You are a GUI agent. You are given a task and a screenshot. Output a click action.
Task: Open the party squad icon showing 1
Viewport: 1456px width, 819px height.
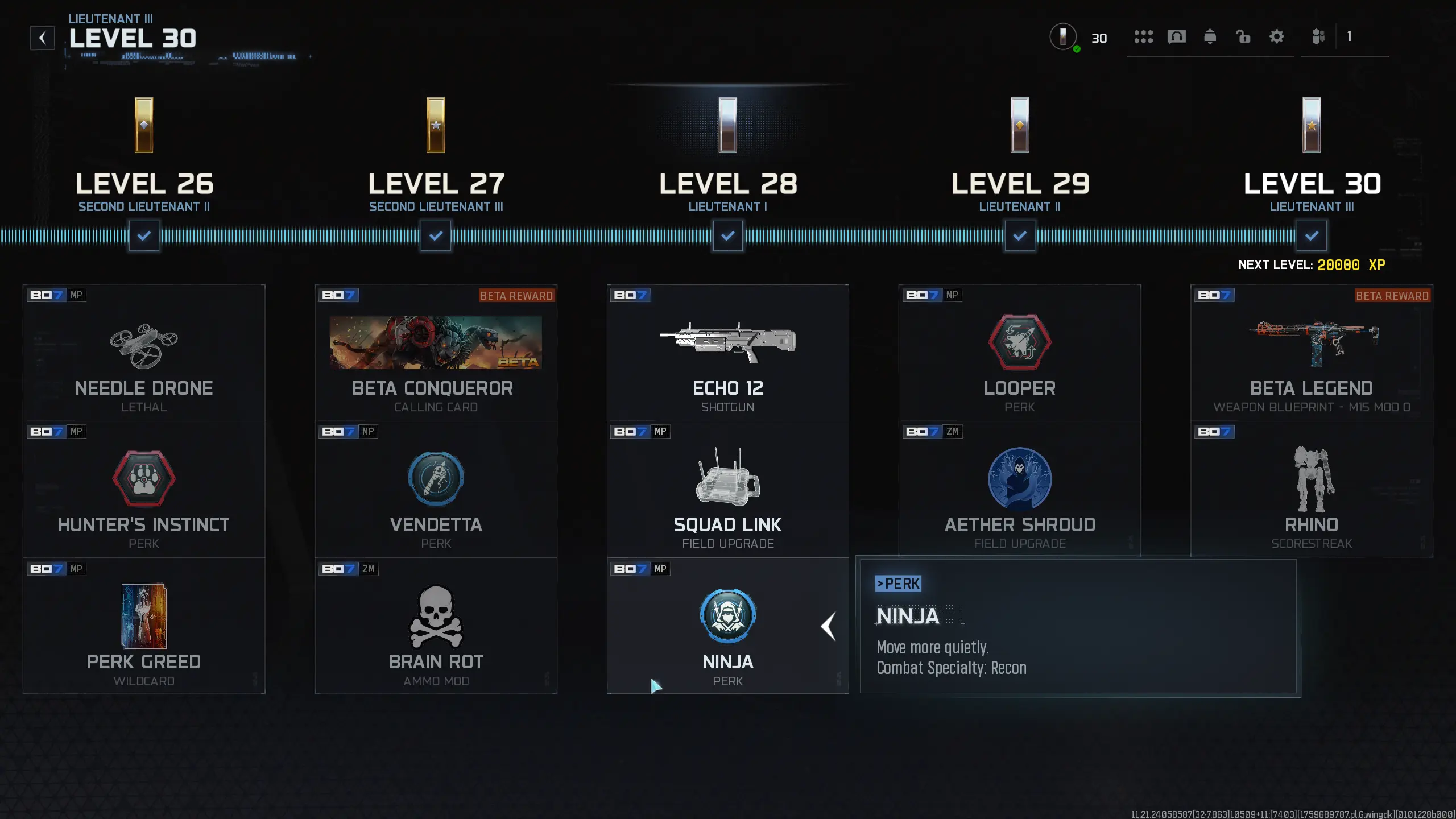[1318, 36]
